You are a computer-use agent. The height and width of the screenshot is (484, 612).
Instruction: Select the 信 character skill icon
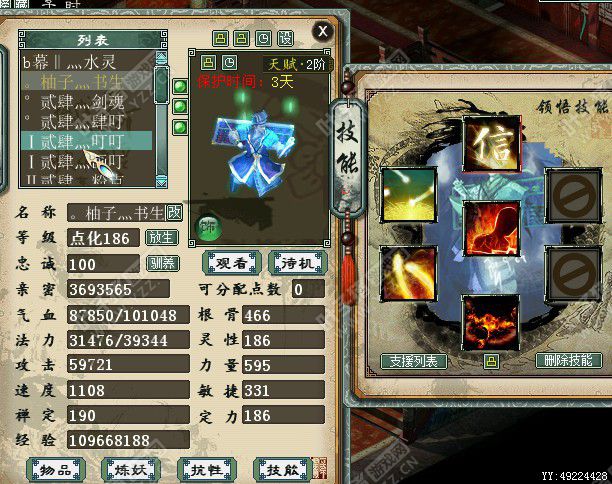point(491,143)
